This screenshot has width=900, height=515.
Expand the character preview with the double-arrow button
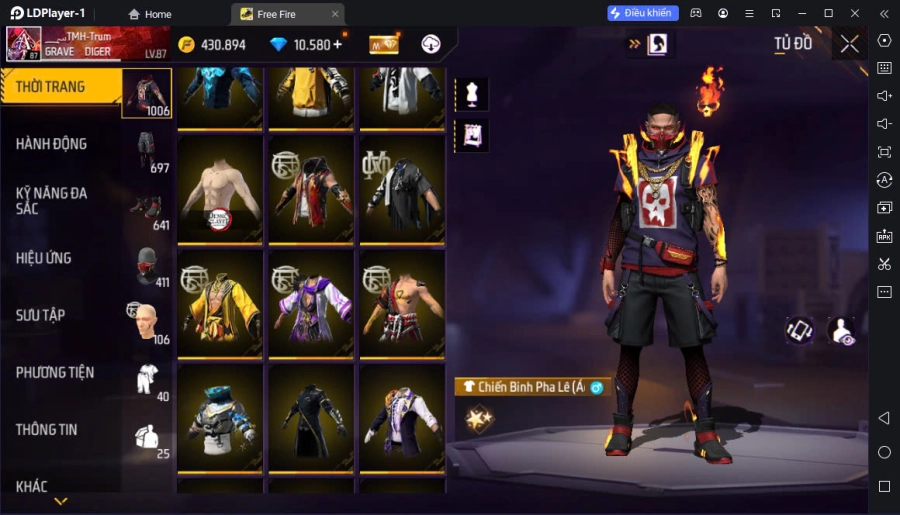point(634,44)
